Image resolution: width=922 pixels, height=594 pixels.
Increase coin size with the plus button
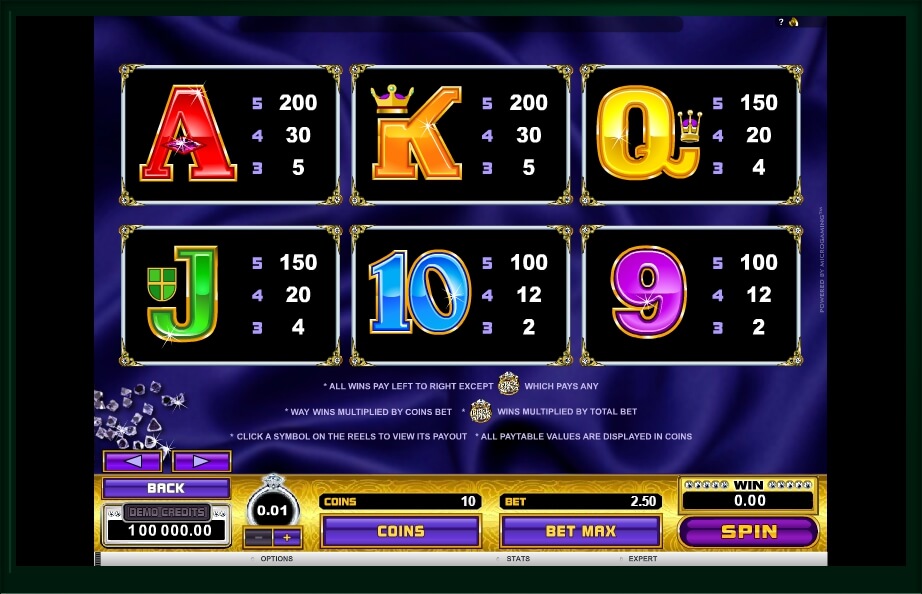[x=287, y=537]
